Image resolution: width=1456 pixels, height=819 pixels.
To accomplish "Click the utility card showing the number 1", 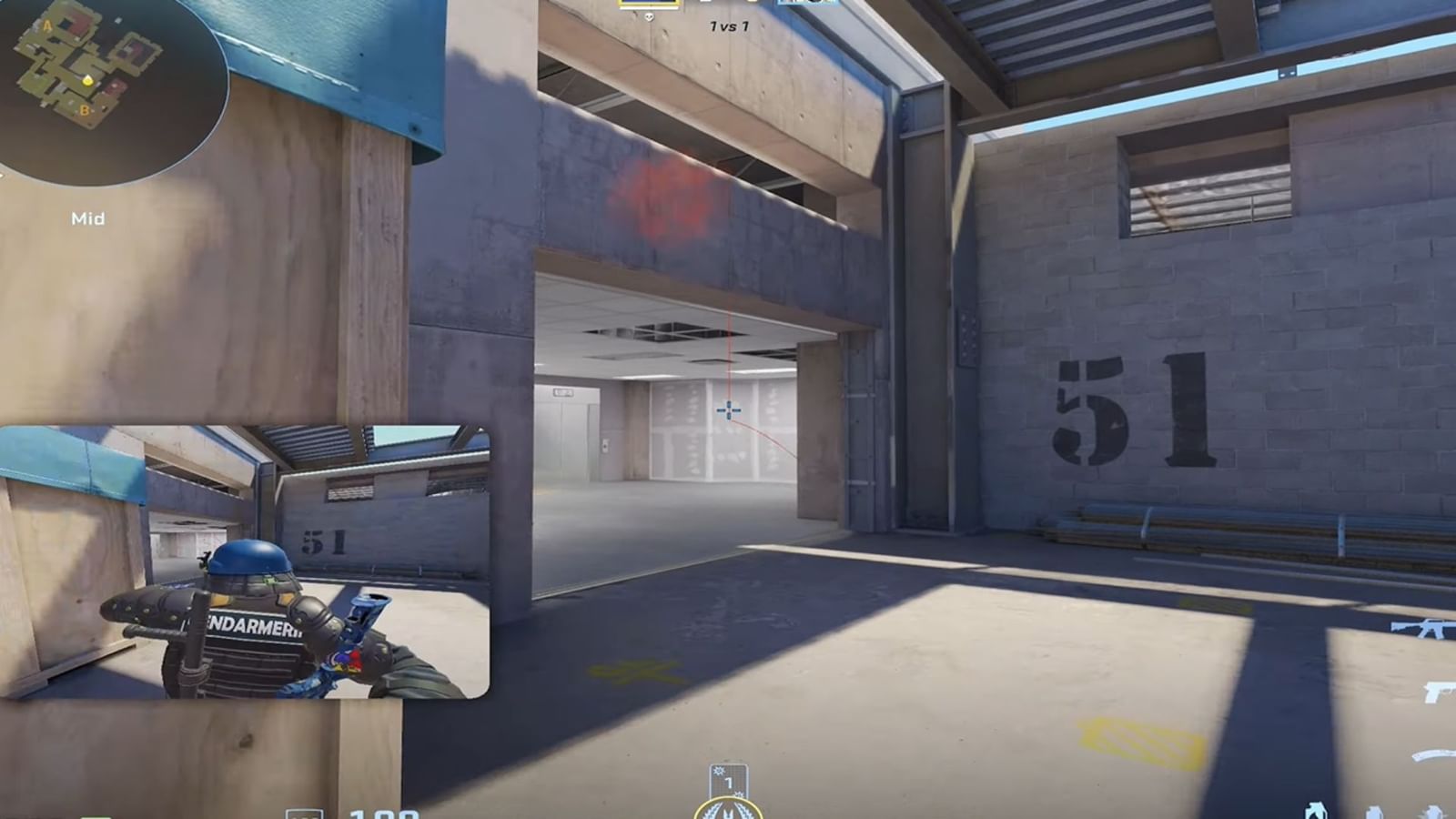I will (728, 781).
